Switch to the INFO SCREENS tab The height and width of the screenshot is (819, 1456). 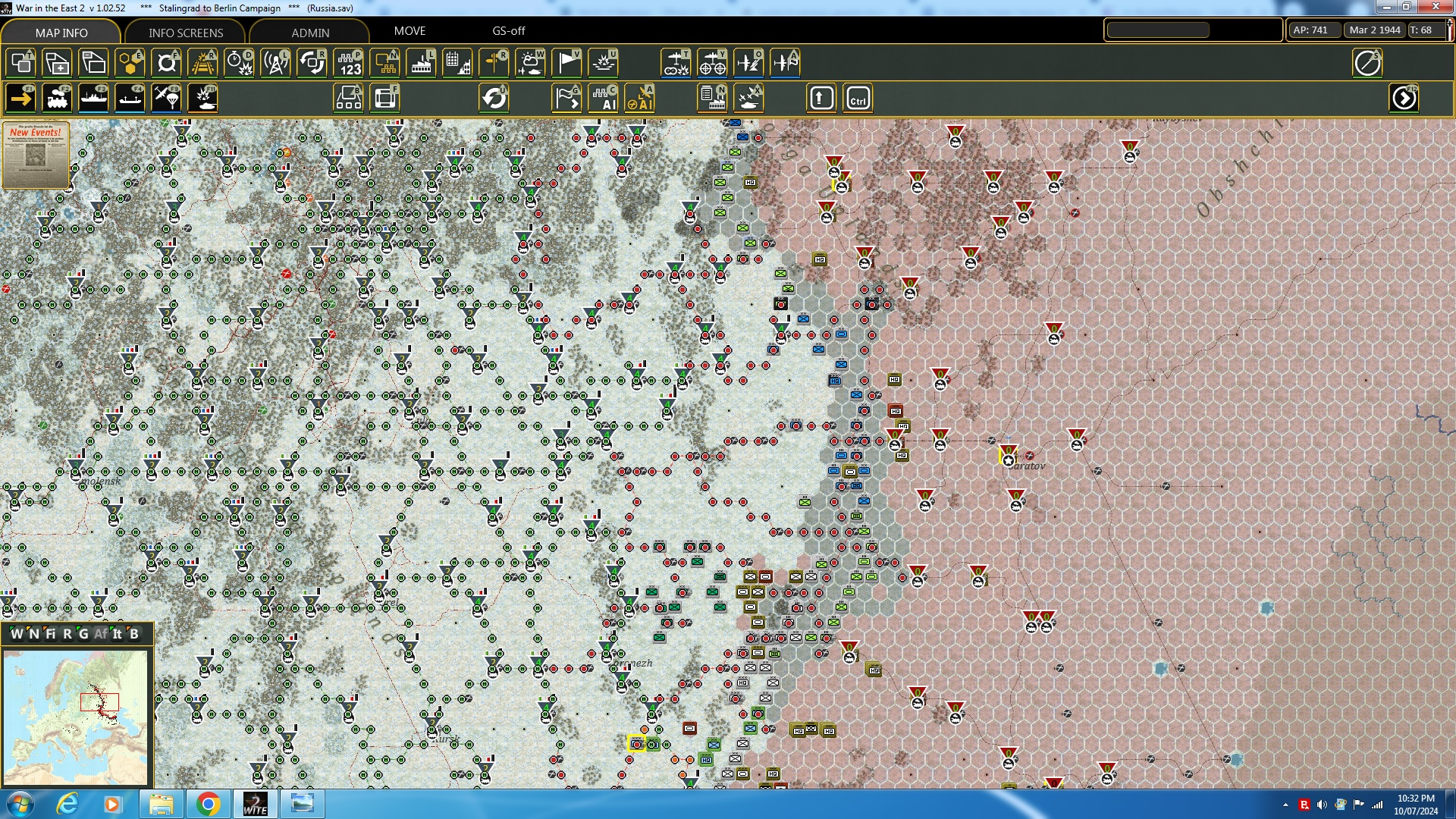(184, 33)
